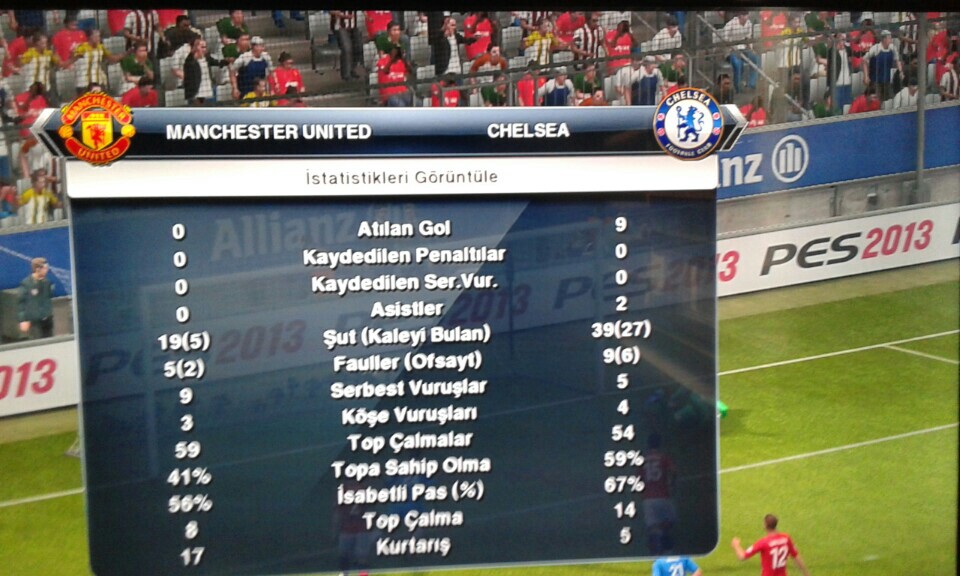Click the Chelsea club crest
Image resolution: width=960 pixels, height=576 pixels.
click(x=687, y=123)
